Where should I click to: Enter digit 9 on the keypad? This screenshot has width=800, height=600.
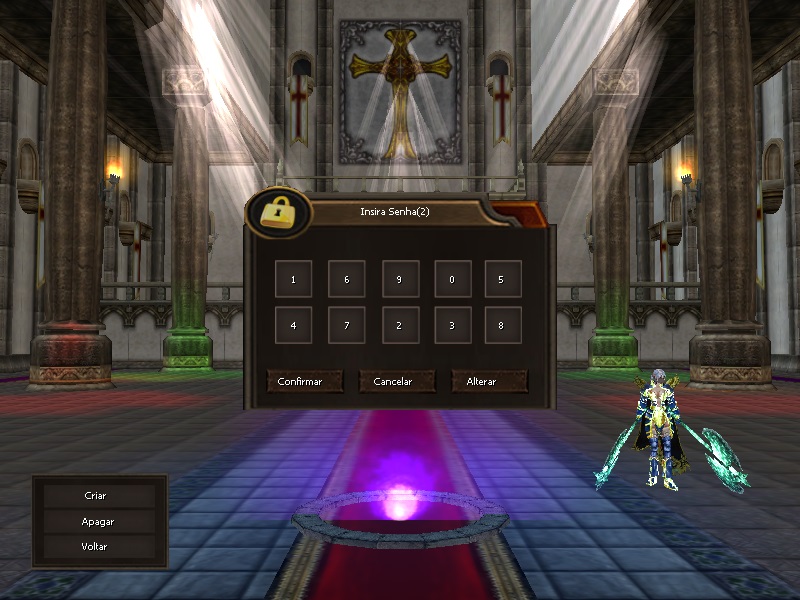pos(399,280)
